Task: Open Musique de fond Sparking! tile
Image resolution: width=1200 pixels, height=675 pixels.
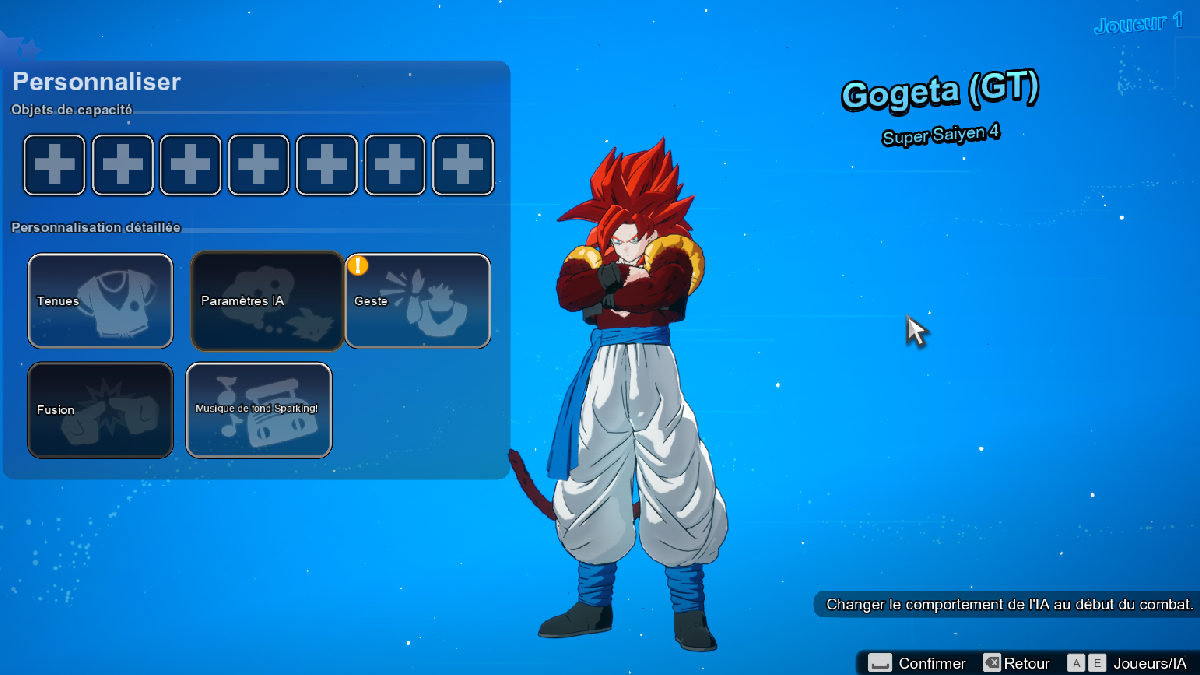Action: tap(259, 410)
